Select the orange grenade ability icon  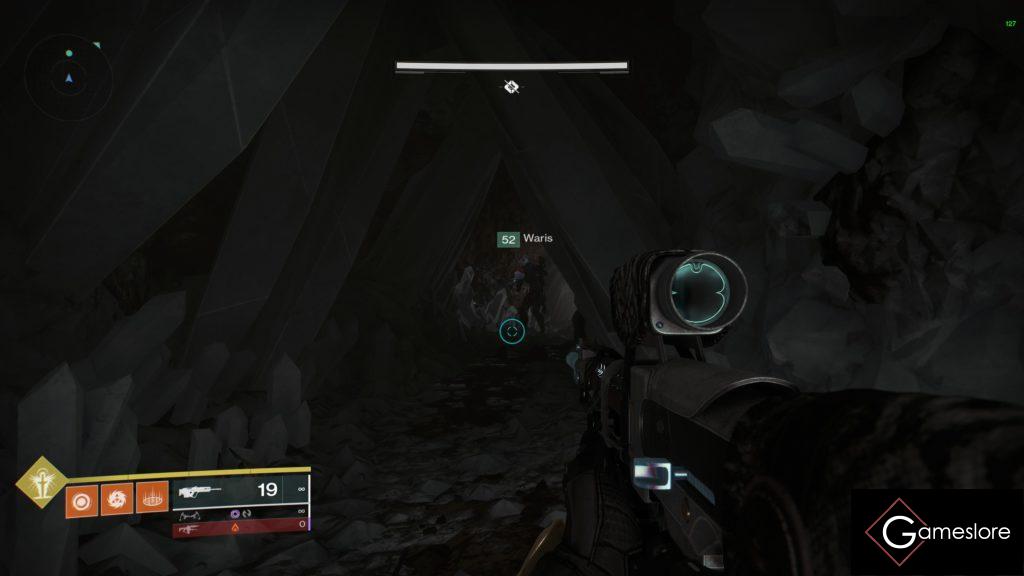tap(81, 497)
